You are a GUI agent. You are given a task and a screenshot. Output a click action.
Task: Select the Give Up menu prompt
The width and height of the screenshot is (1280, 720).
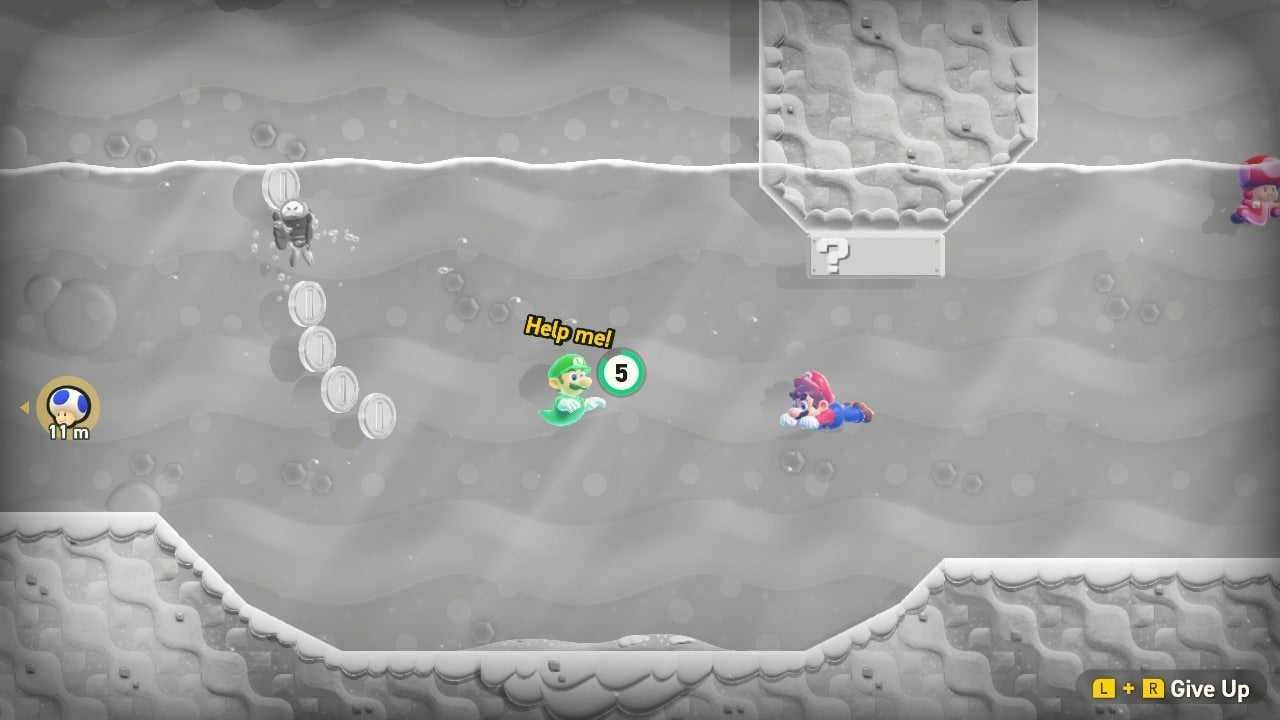tap(1212, 689)
